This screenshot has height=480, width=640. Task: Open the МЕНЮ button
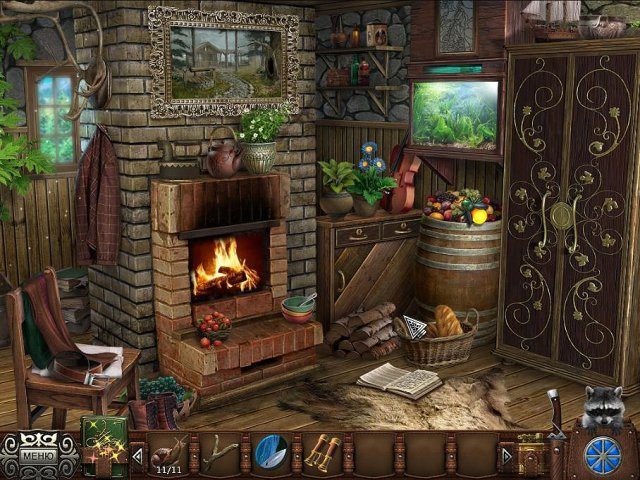tap(40, 458)
